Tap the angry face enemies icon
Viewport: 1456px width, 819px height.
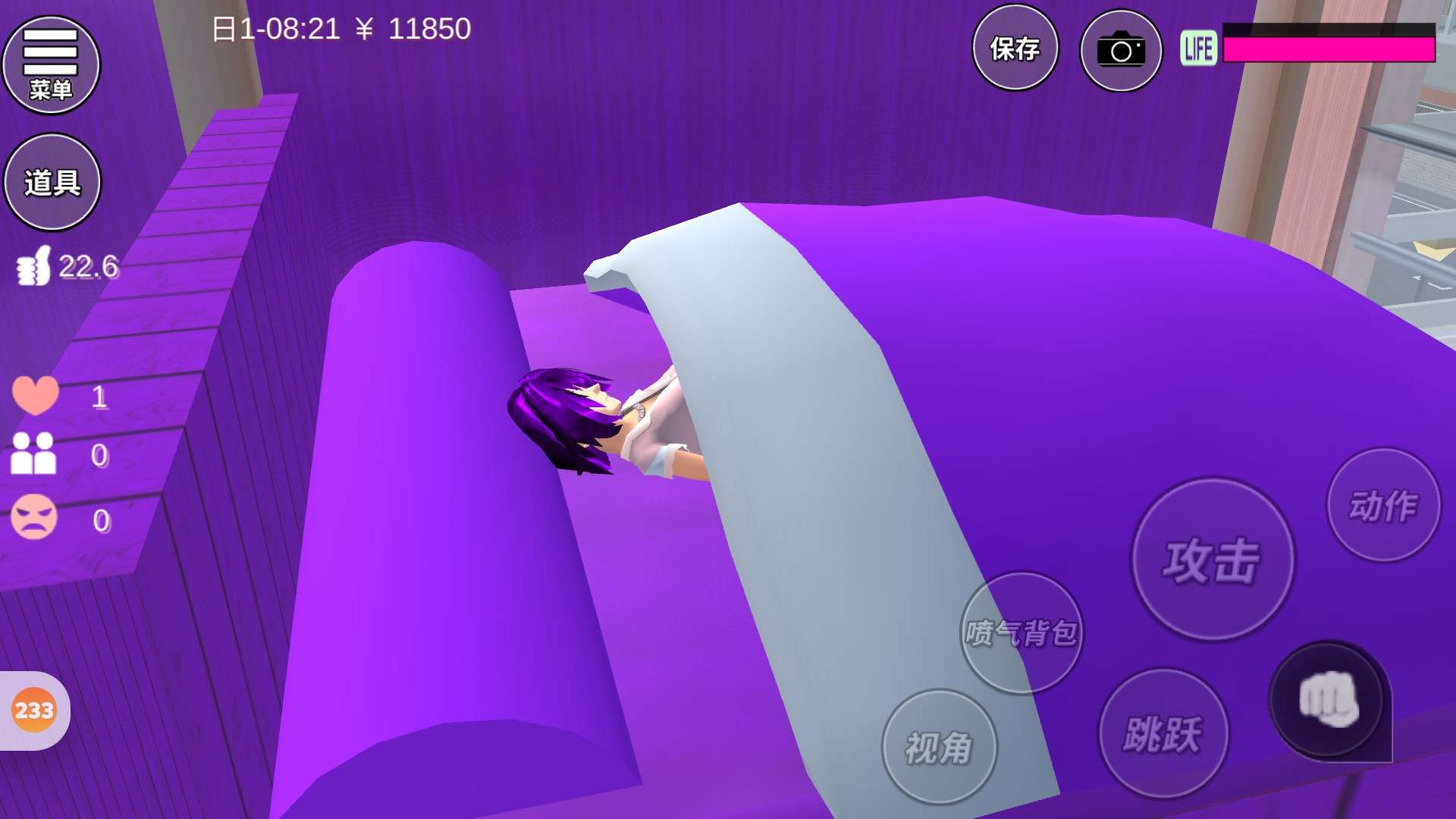tap(34, 517)
